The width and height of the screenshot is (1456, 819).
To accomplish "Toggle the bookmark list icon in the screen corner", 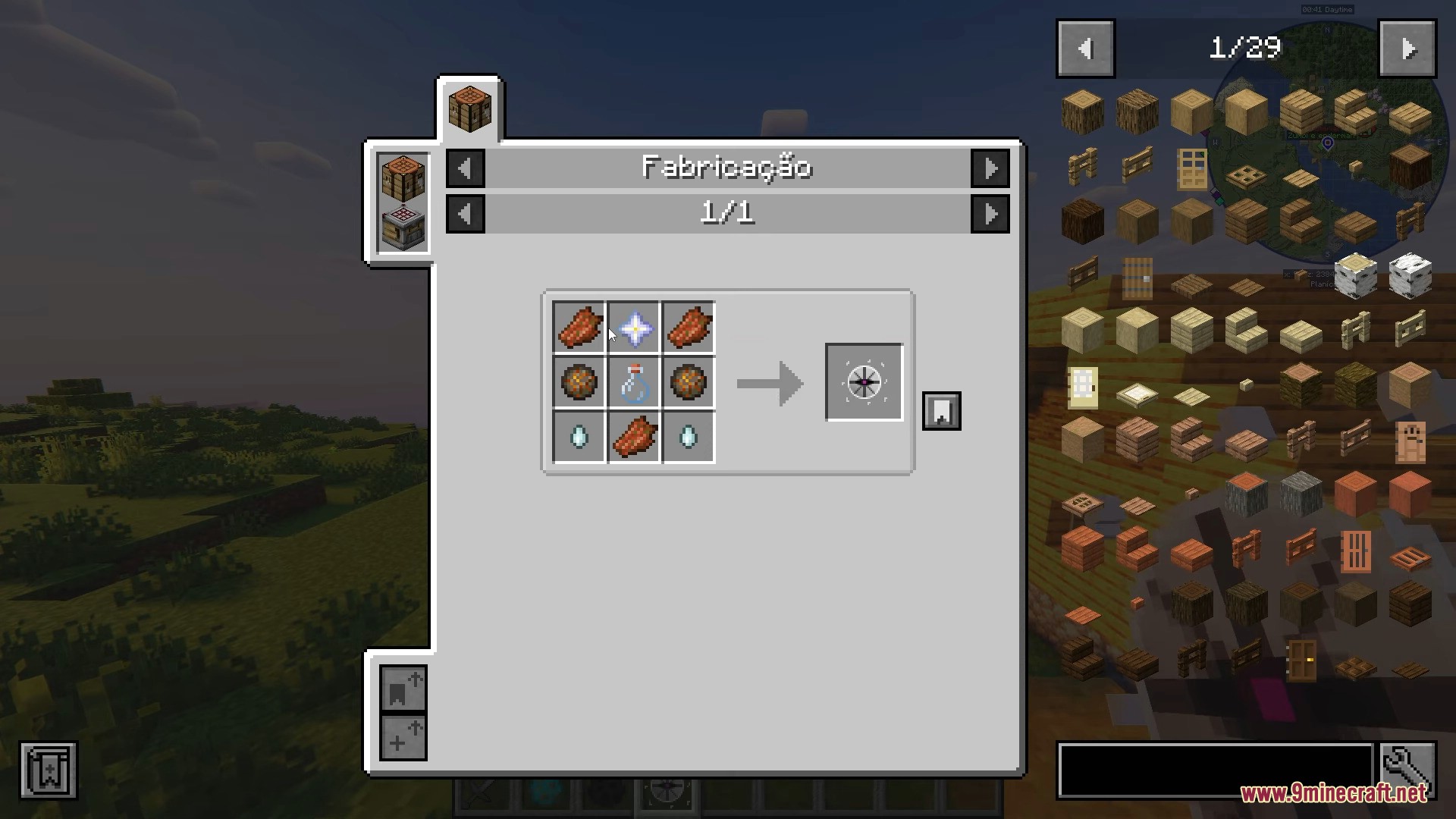I will [x=49, y=770].
